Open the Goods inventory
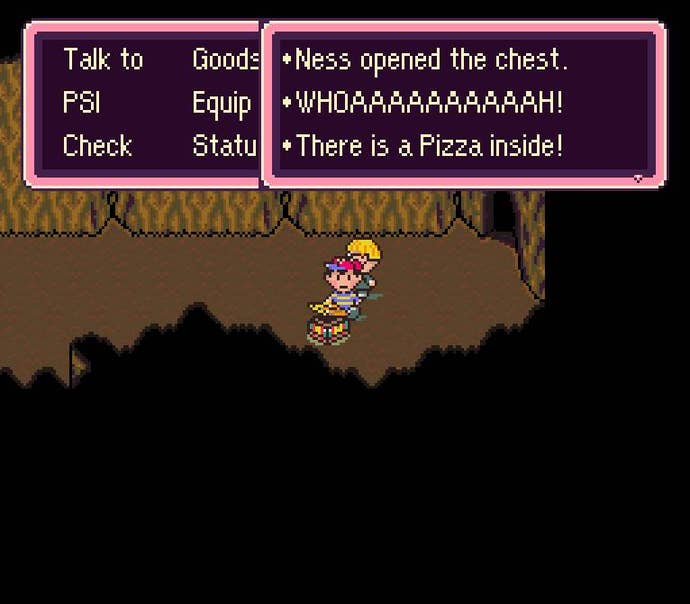Viewport: 690px width, 604px height. pyautogui.click(x=225, y=60)
